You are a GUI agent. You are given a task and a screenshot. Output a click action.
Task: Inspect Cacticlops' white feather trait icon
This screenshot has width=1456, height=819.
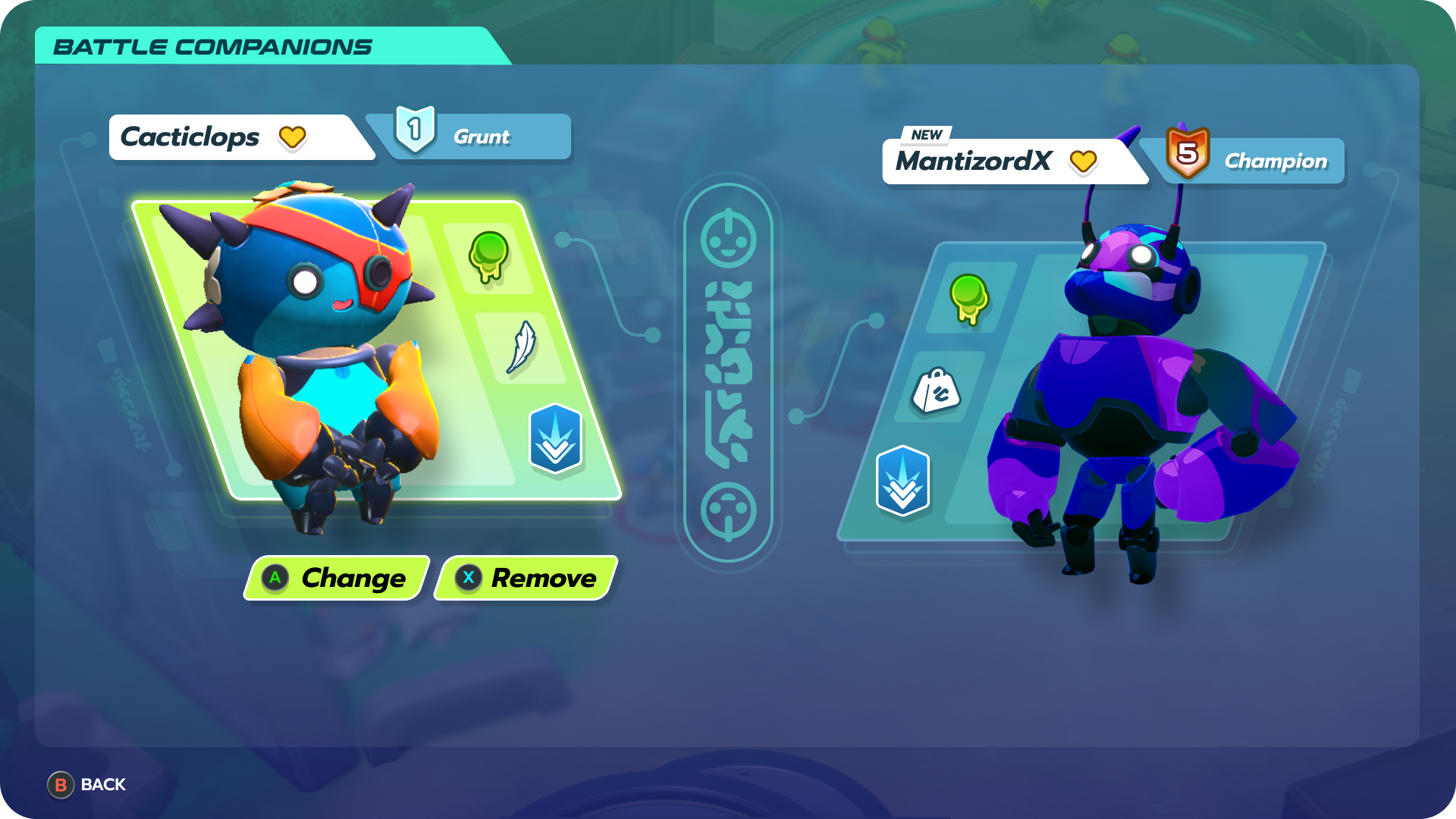pos(521,347)
